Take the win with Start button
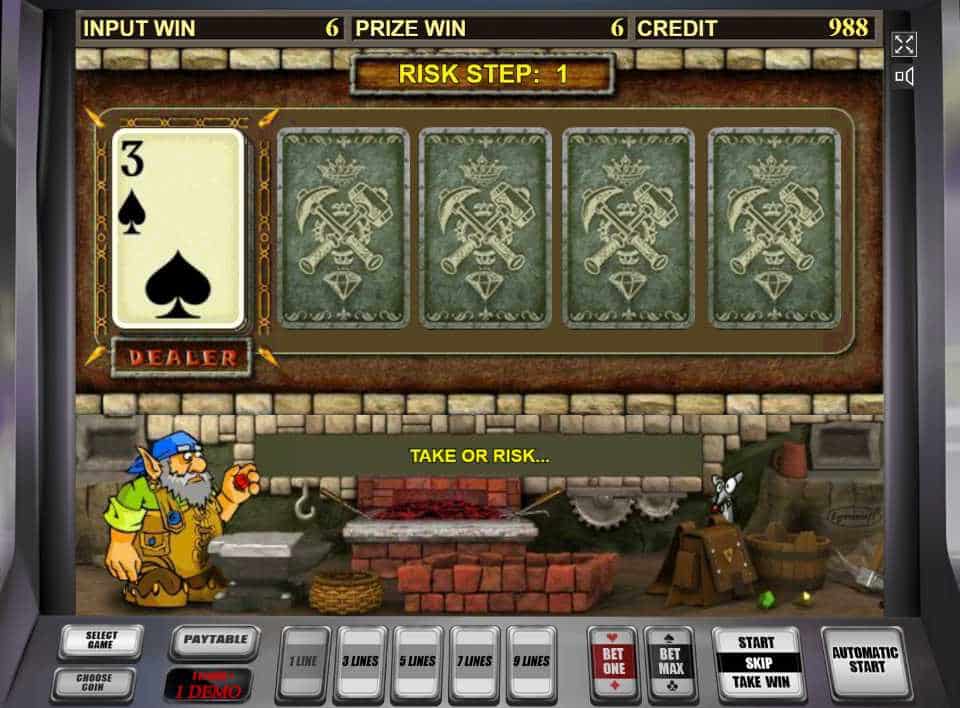The image size is (960, 708). [x=757, y=663]
